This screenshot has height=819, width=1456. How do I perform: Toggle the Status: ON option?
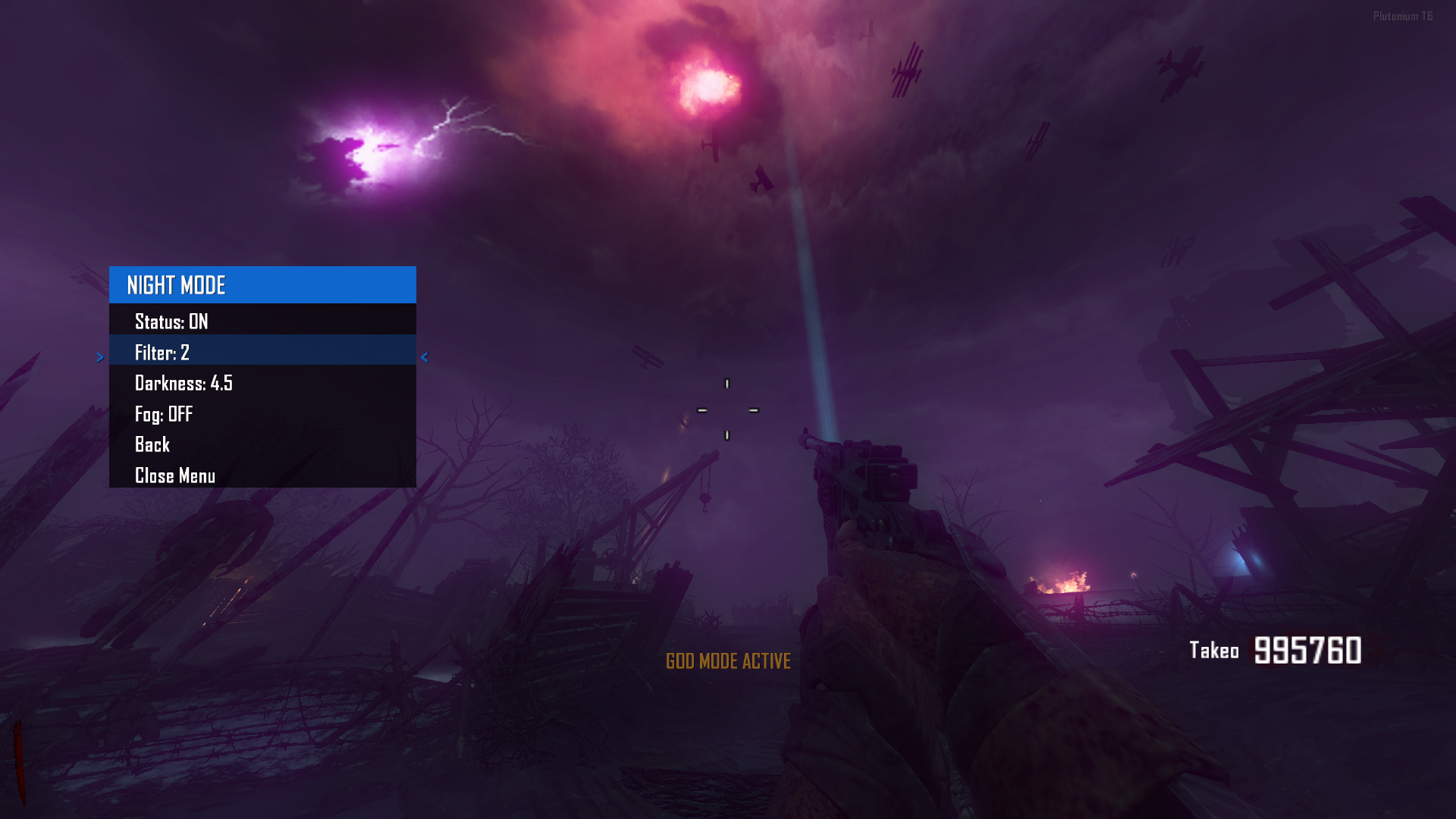[171, 322]
